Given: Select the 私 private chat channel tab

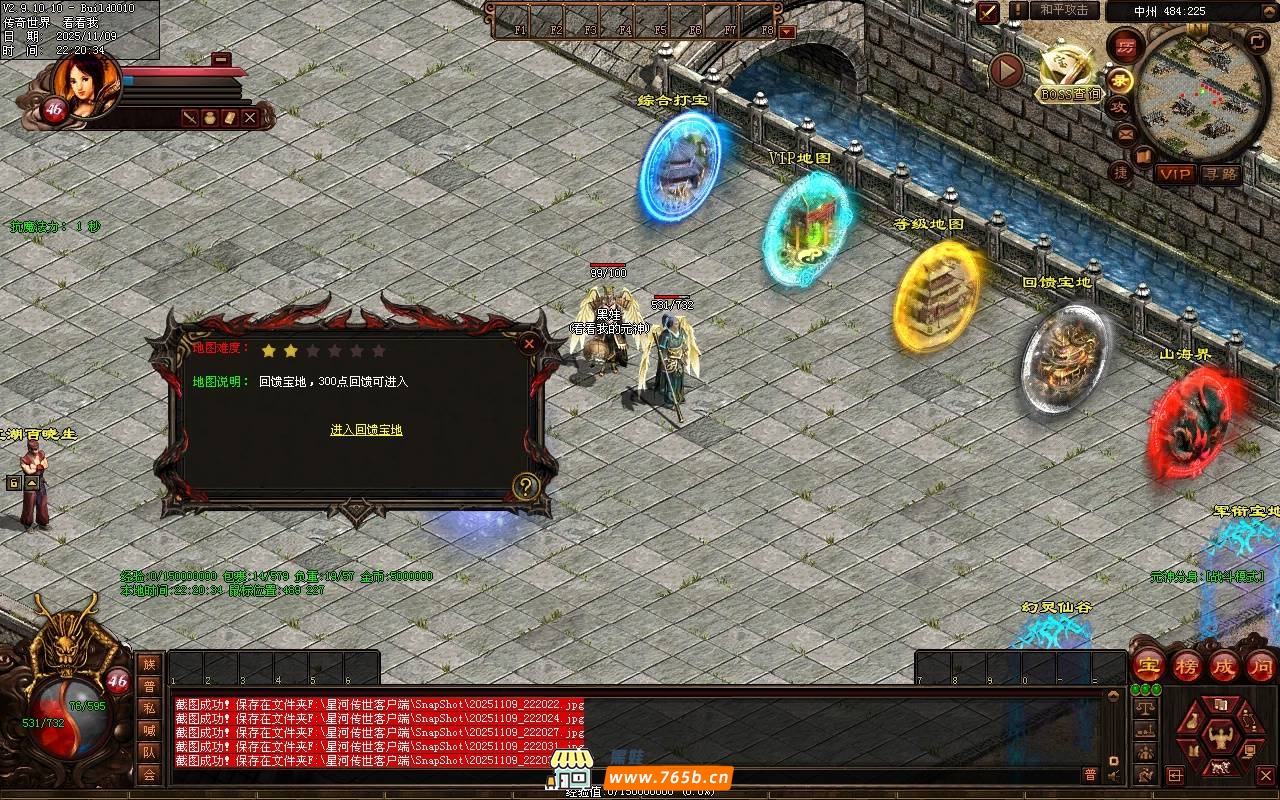Looking at the screenshot, I should click(149, 708).
